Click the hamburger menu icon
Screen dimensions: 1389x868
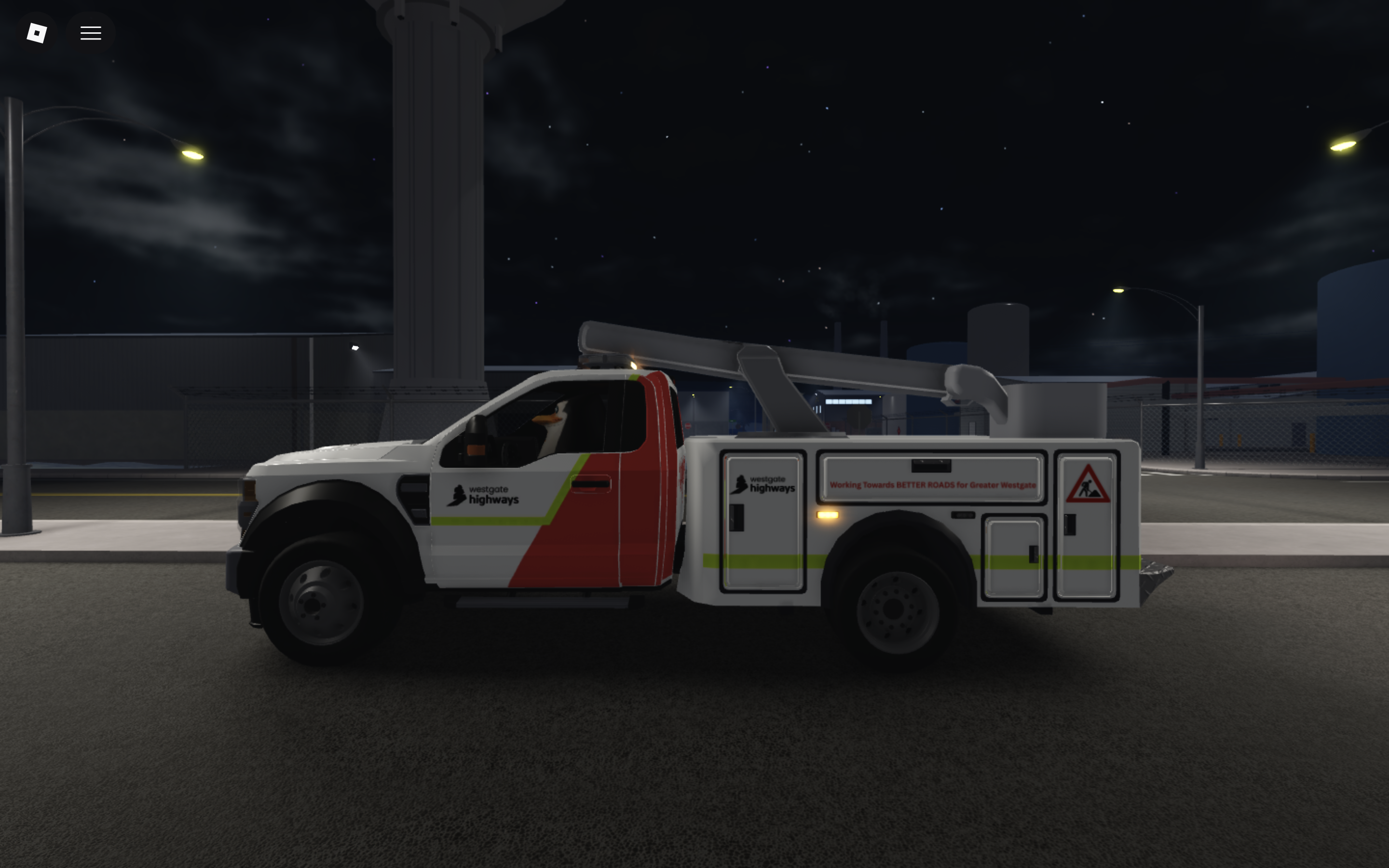click(91, 33)
